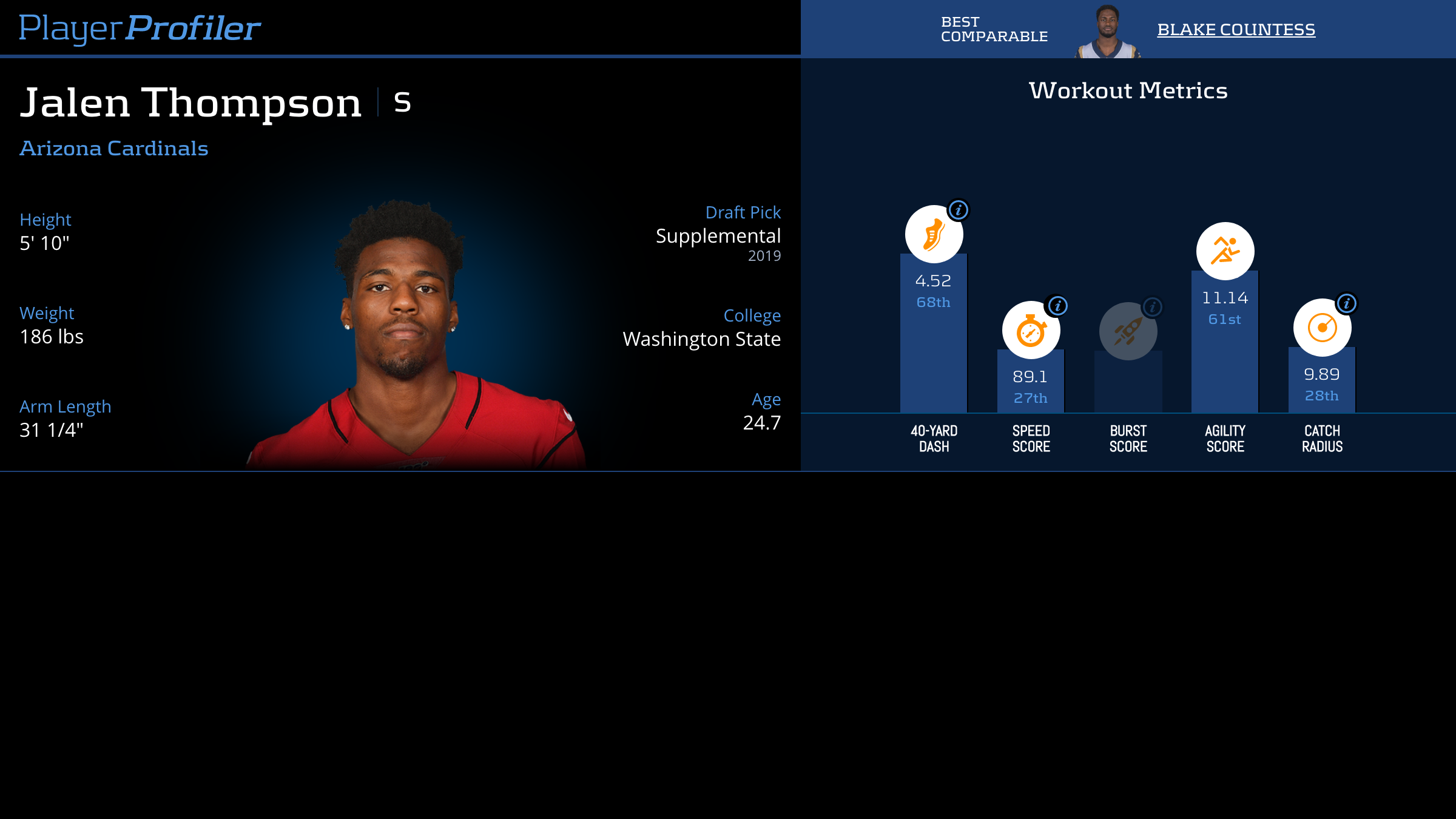Click the orange shoe 40-yard dash icon

pos(934,235)
